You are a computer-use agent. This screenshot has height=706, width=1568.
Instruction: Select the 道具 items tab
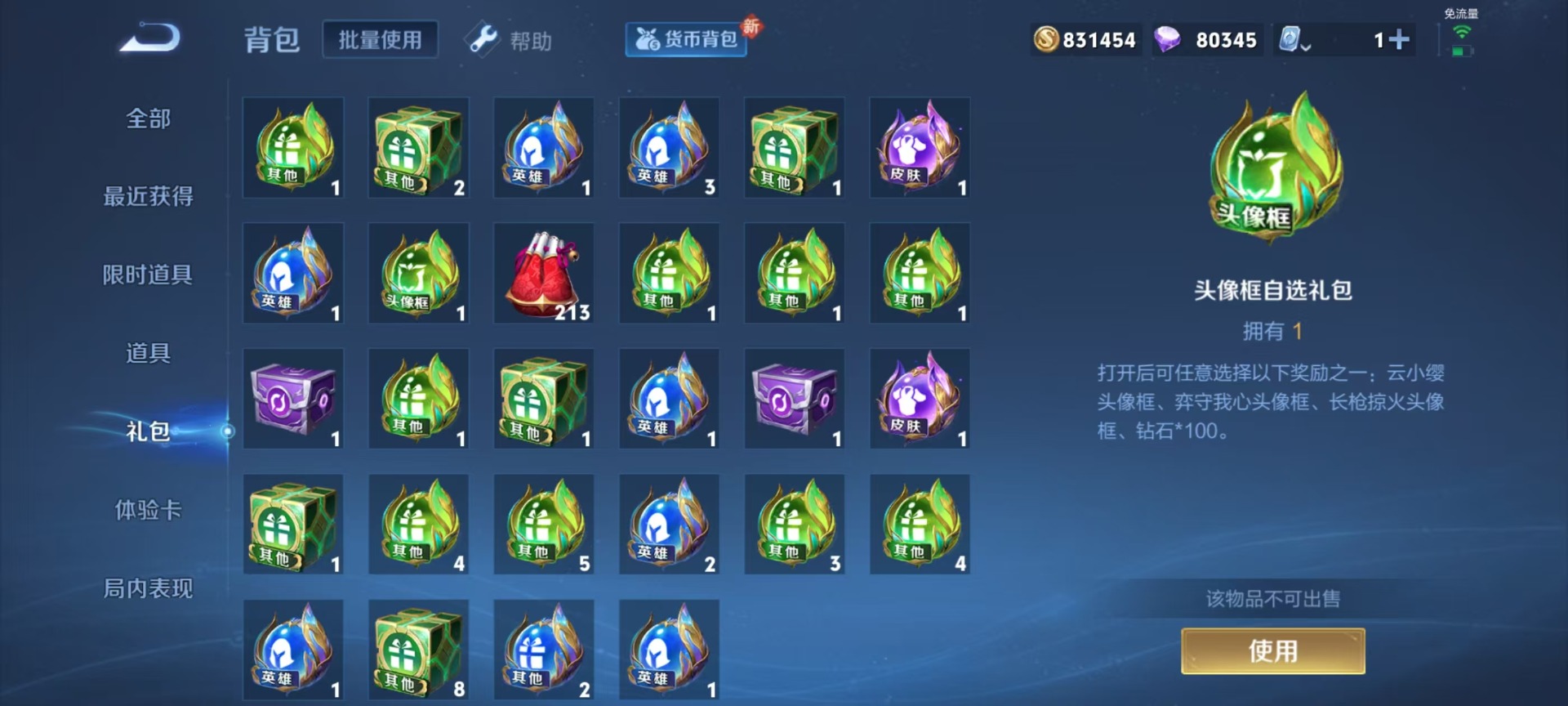148,353
